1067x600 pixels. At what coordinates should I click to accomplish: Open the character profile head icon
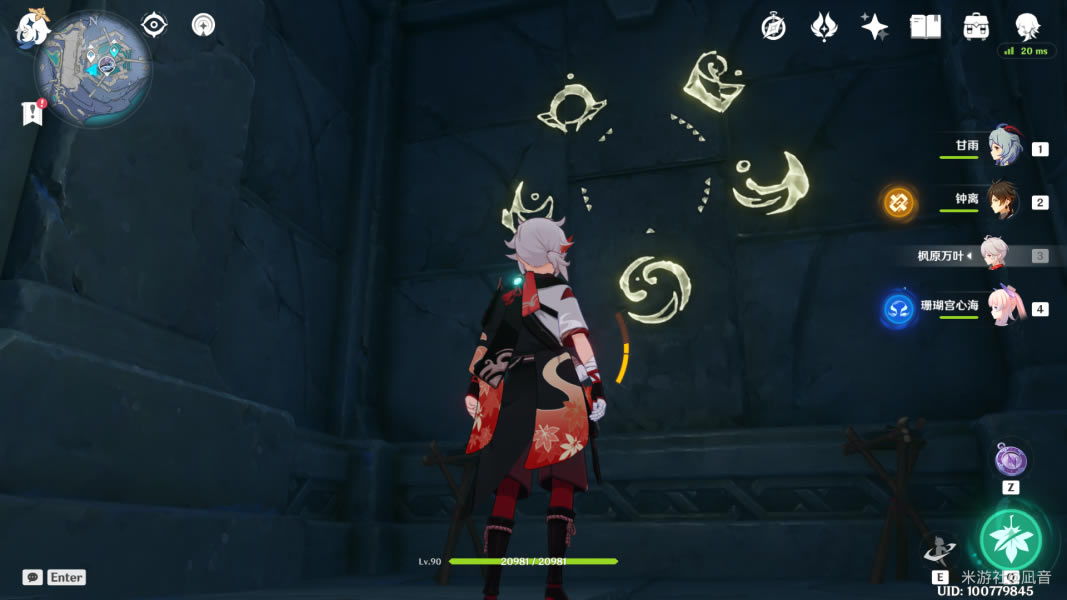click(1027, 27)
